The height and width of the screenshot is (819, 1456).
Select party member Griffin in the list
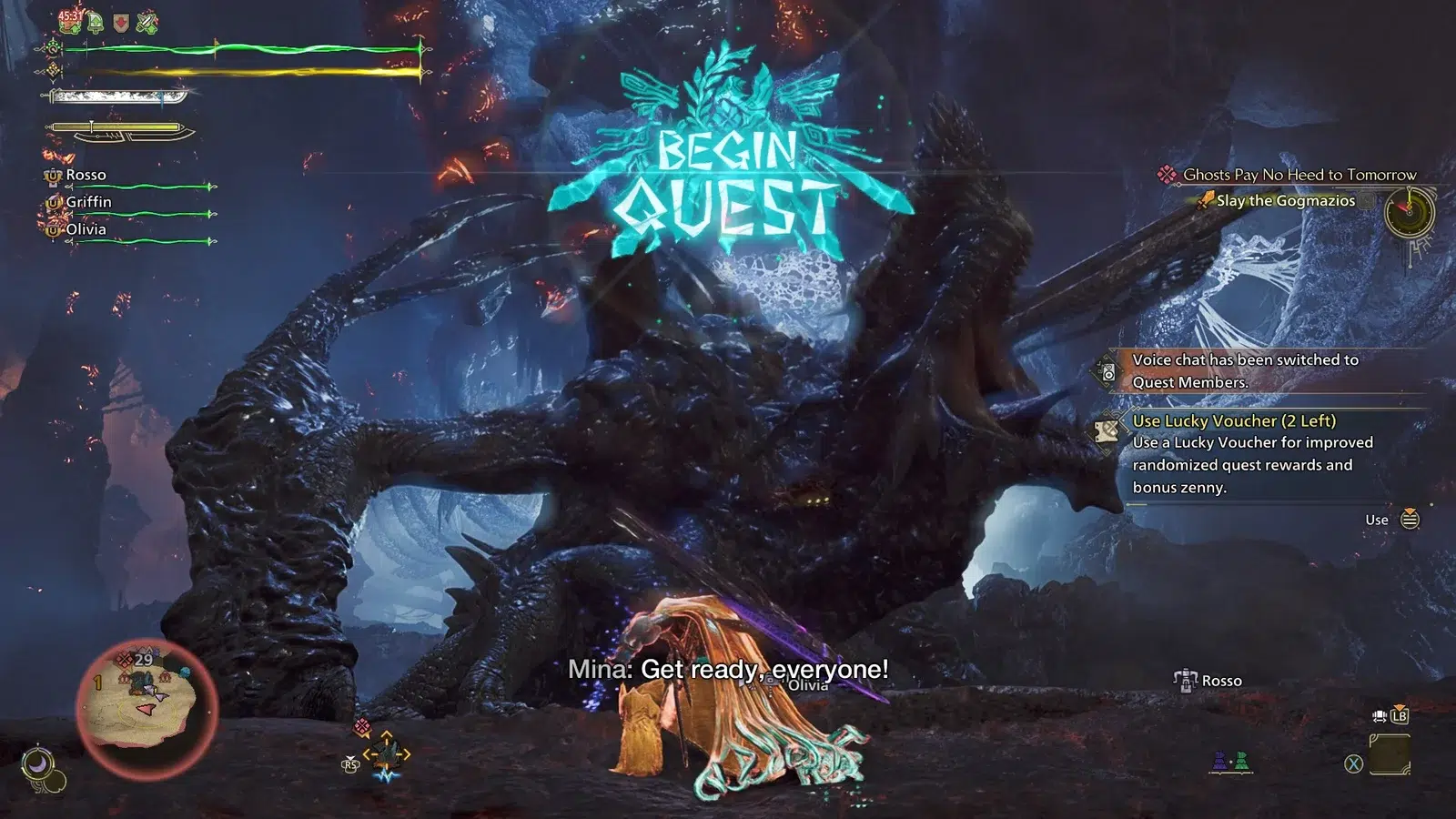tap(88, 202)
